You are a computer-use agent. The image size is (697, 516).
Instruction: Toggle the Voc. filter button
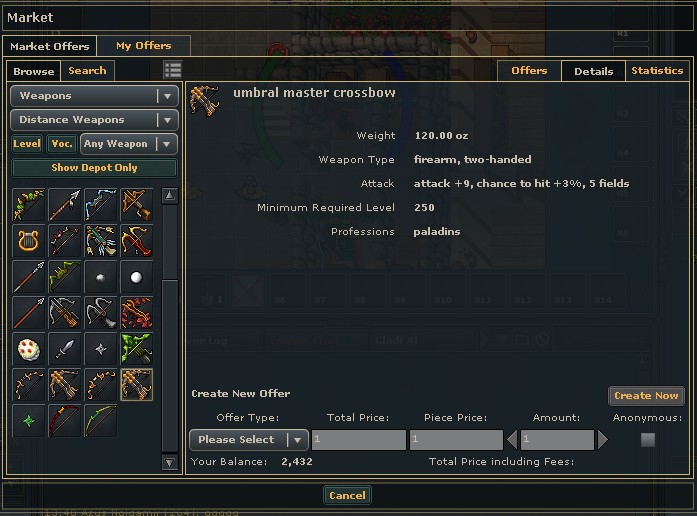click(62, 144)
